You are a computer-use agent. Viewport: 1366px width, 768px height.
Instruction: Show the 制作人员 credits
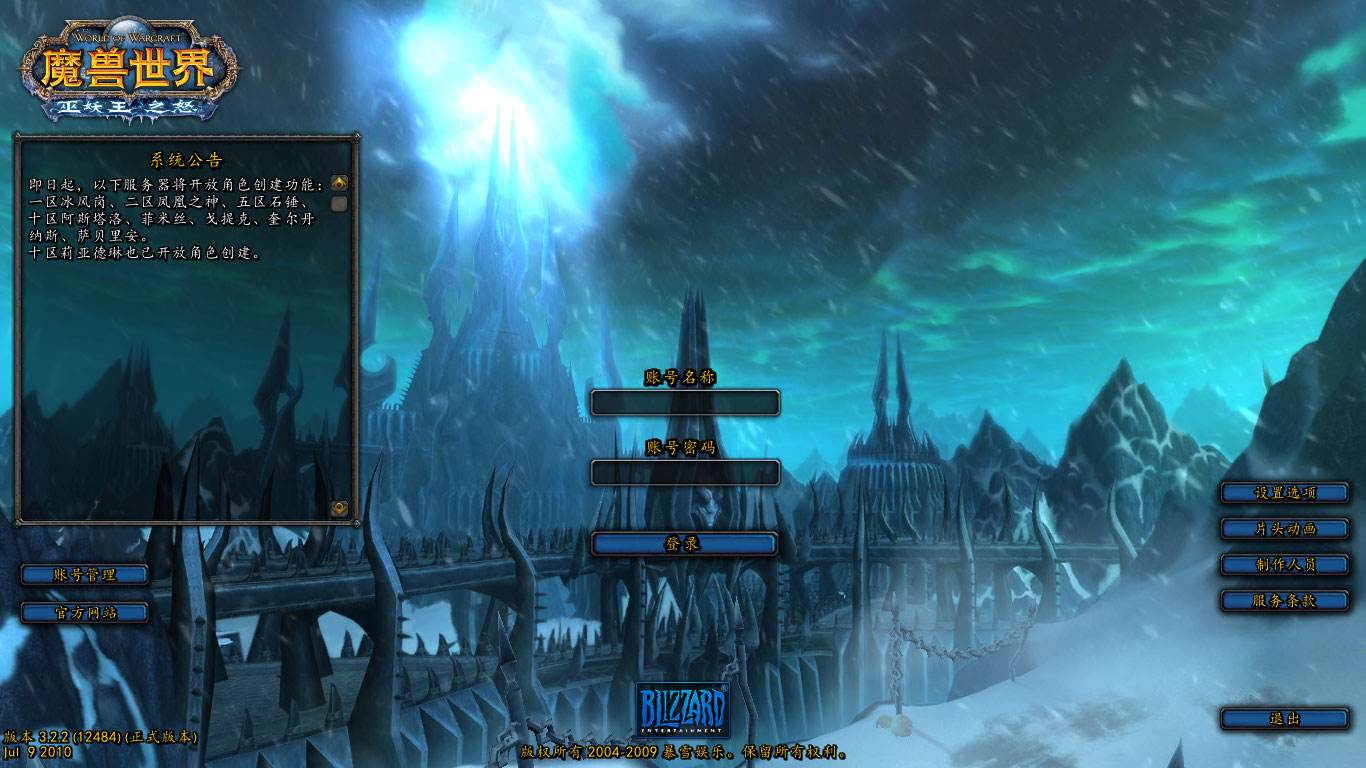pos(1285,564)
